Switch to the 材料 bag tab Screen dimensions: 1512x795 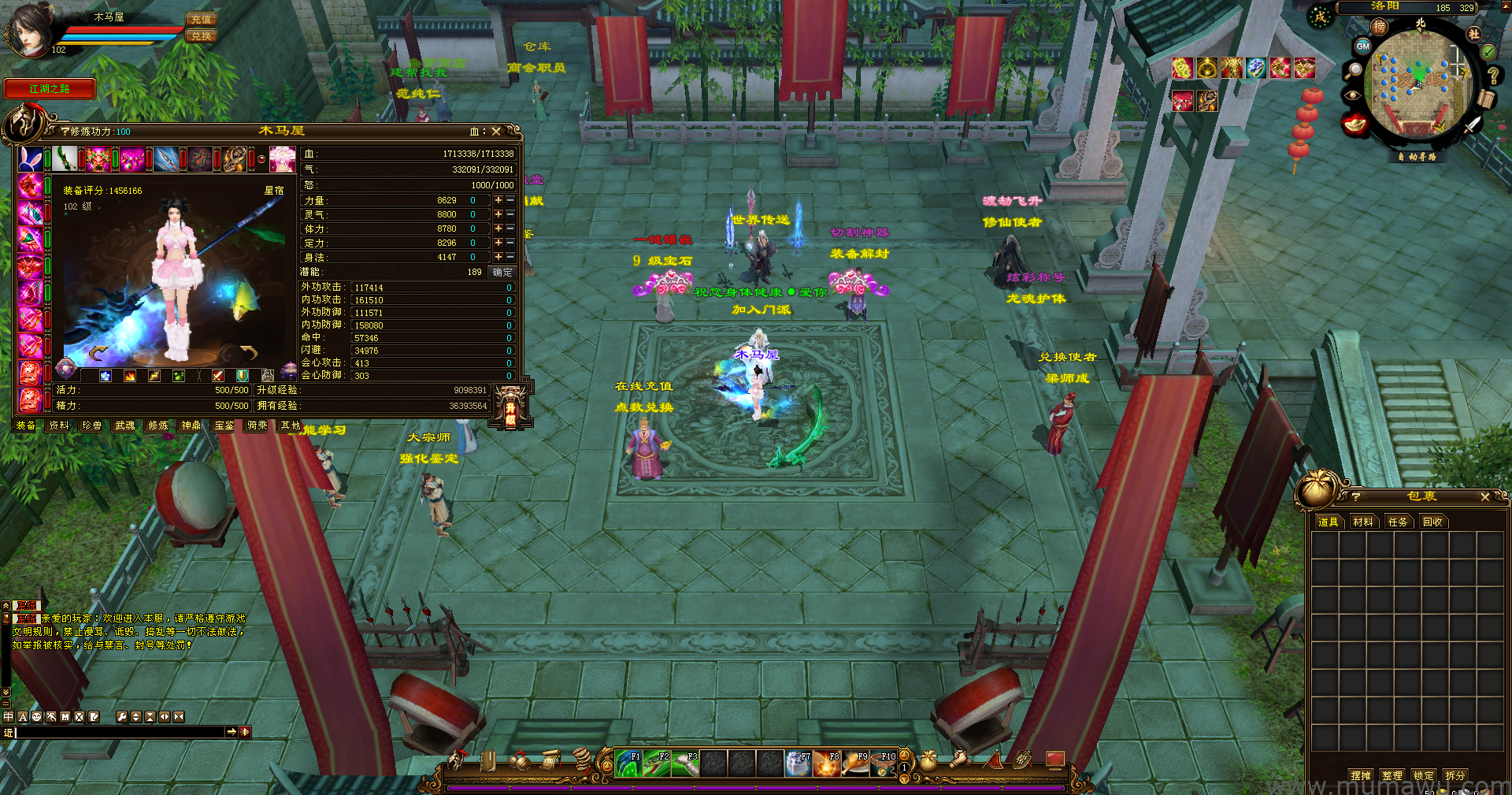point(1362,522)
